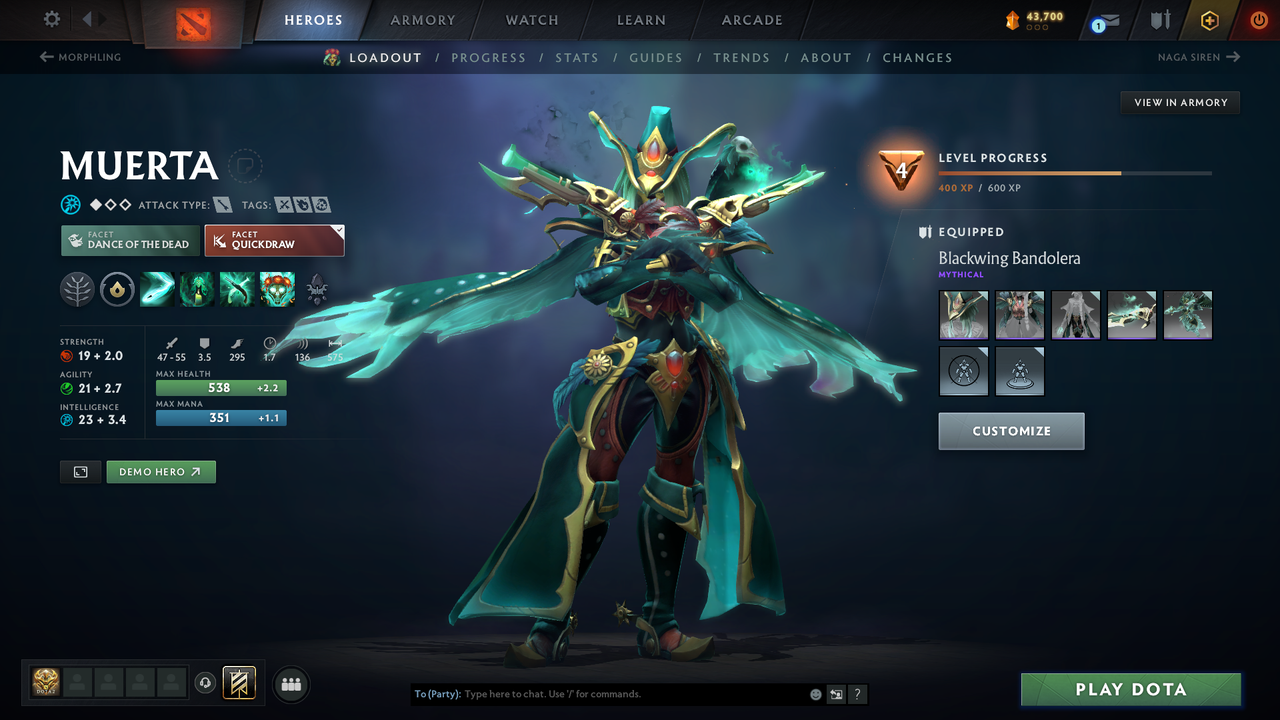The height and width of the screenshot is (720, 1280).
Task: Select the Dance of the Dead facet
Action: point(130,240)
